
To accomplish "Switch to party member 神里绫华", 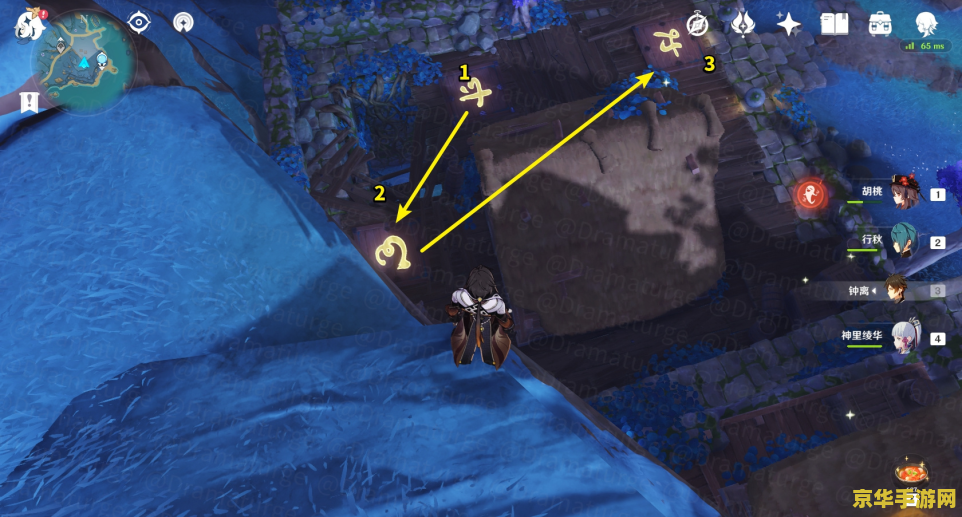I will click(905, 338).
